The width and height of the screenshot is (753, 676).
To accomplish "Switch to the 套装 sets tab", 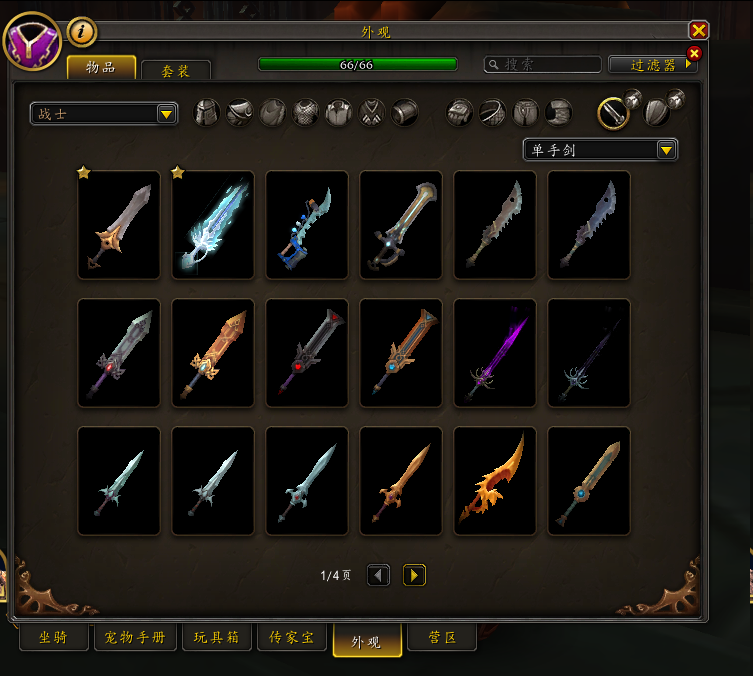I will click(176, 71).
